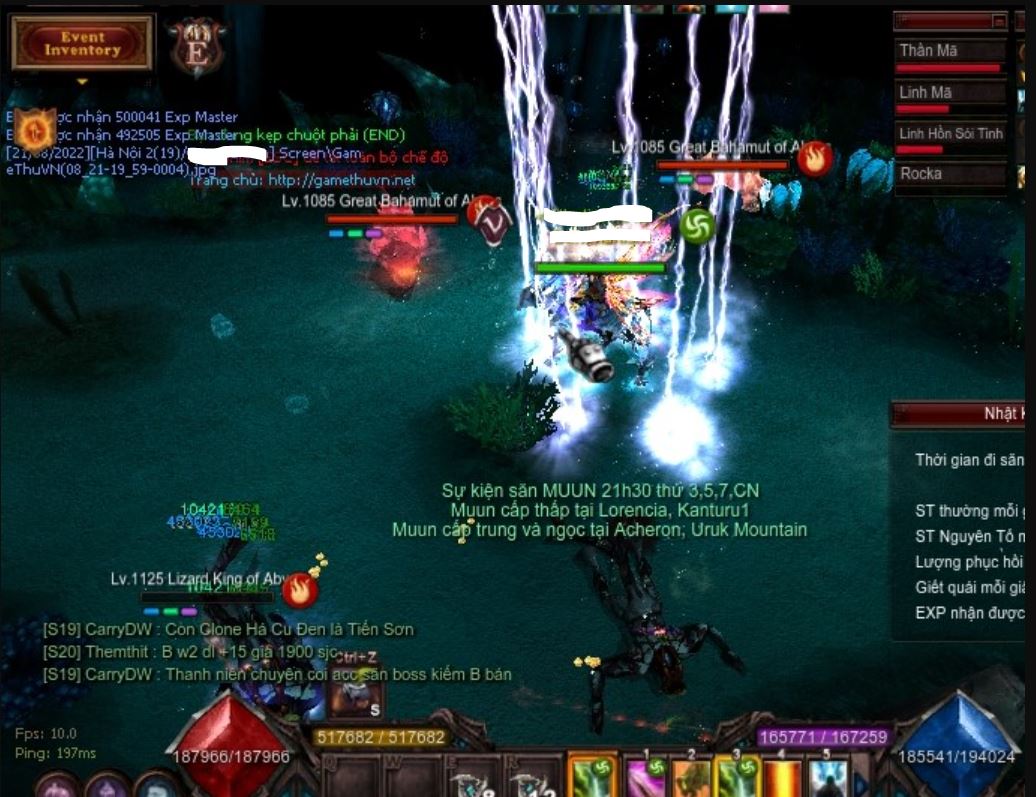The image size is (1036, 797).
Task: Use the item in the R slot
Action: pyautogui.click(x=530, y=781)
